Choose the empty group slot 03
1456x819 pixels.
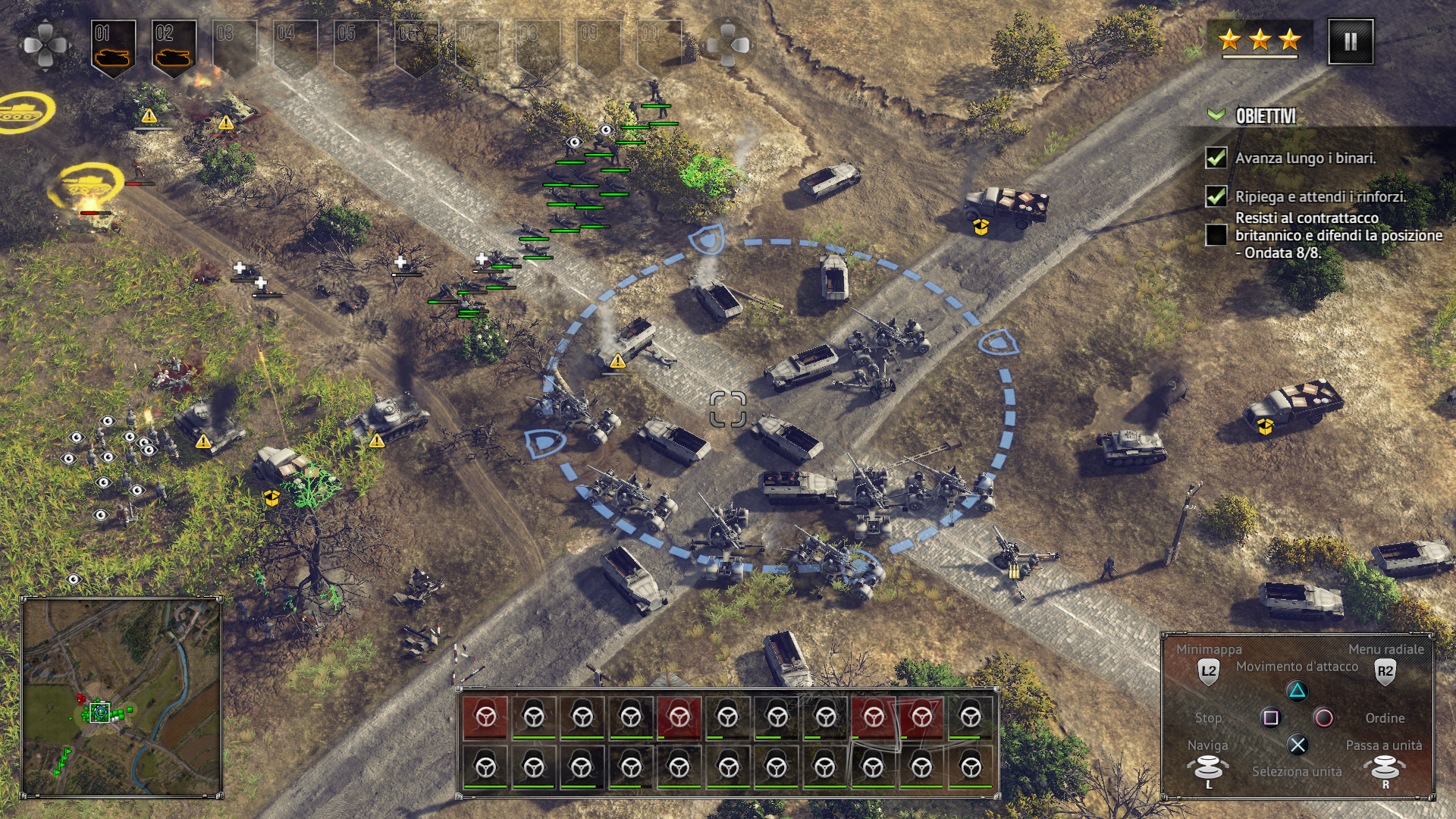pyautogui.click(x=234, y=47)
